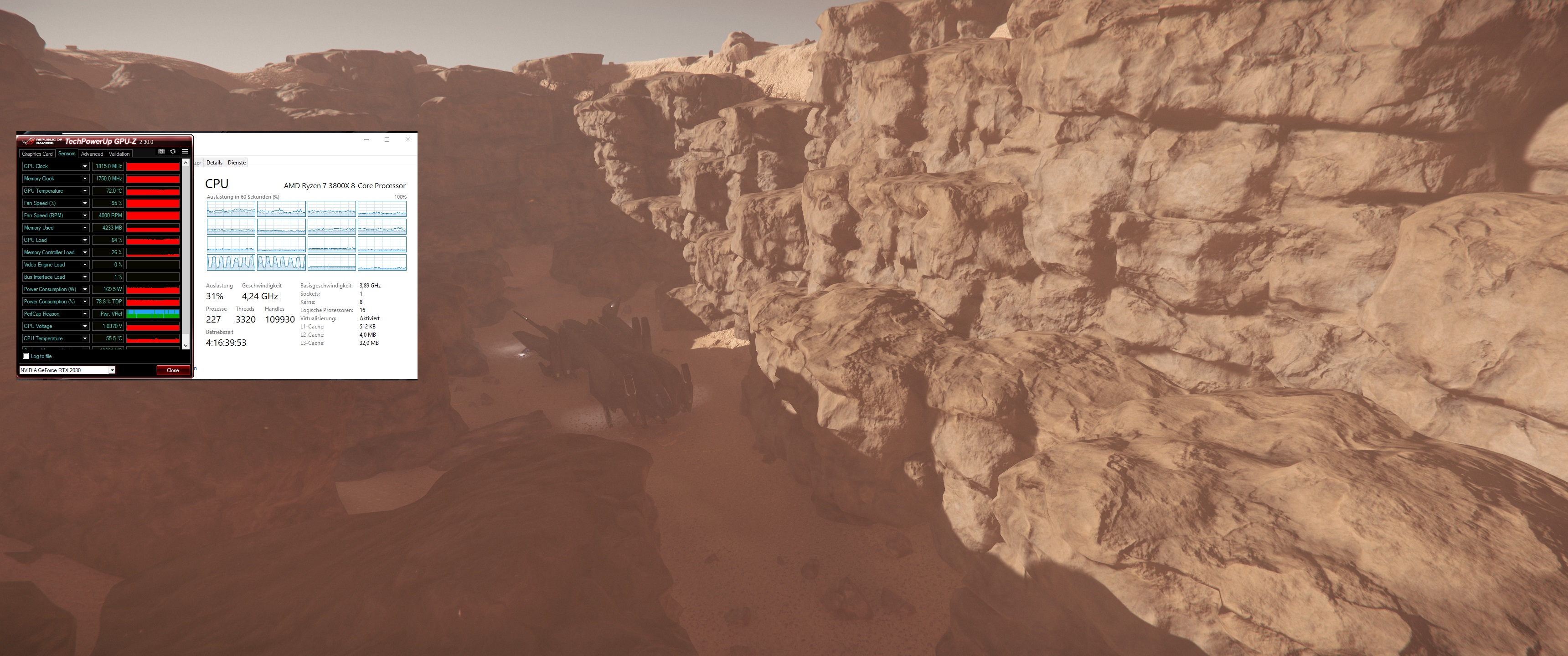Open the GPU-Z hamburger menu
Image resolution: width=1568 pixels, height=656 pixels.
[x=185, y=152]
